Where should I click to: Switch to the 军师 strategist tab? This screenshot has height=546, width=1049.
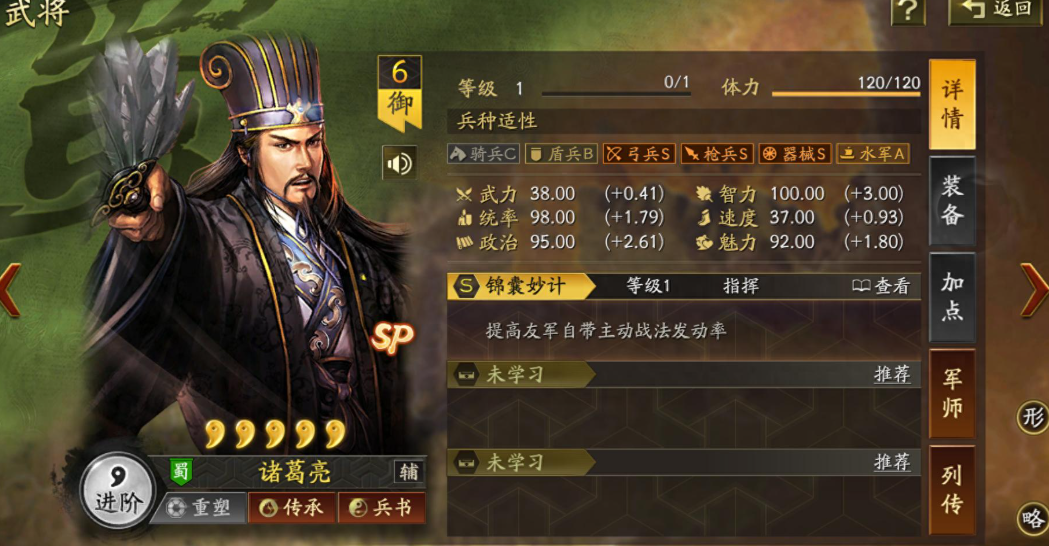point(951,393)
